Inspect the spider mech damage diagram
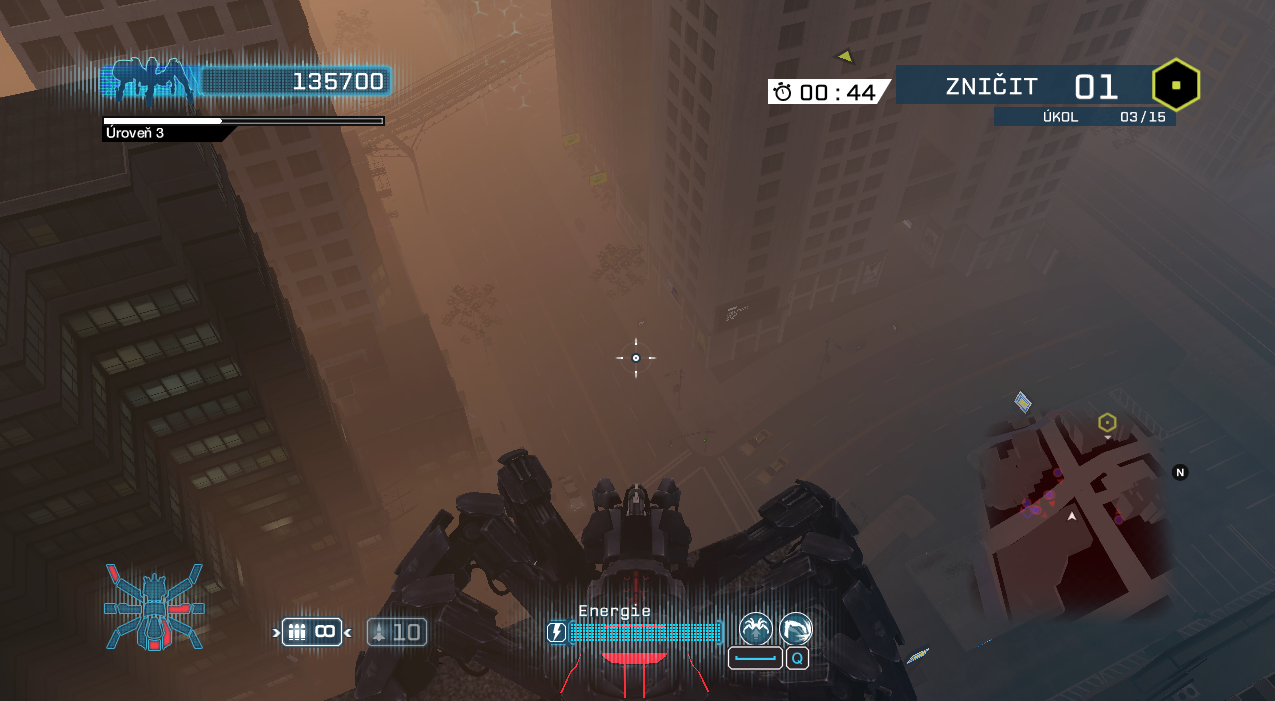The height and width of the screenshot is (701, 1275). click(x=154, y=605)
